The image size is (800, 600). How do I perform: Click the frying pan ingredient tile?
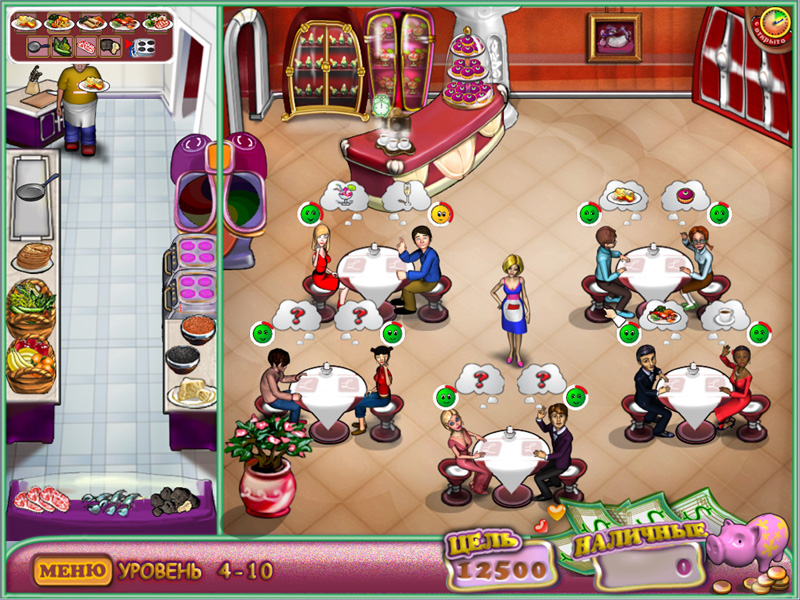click(36, 46)
